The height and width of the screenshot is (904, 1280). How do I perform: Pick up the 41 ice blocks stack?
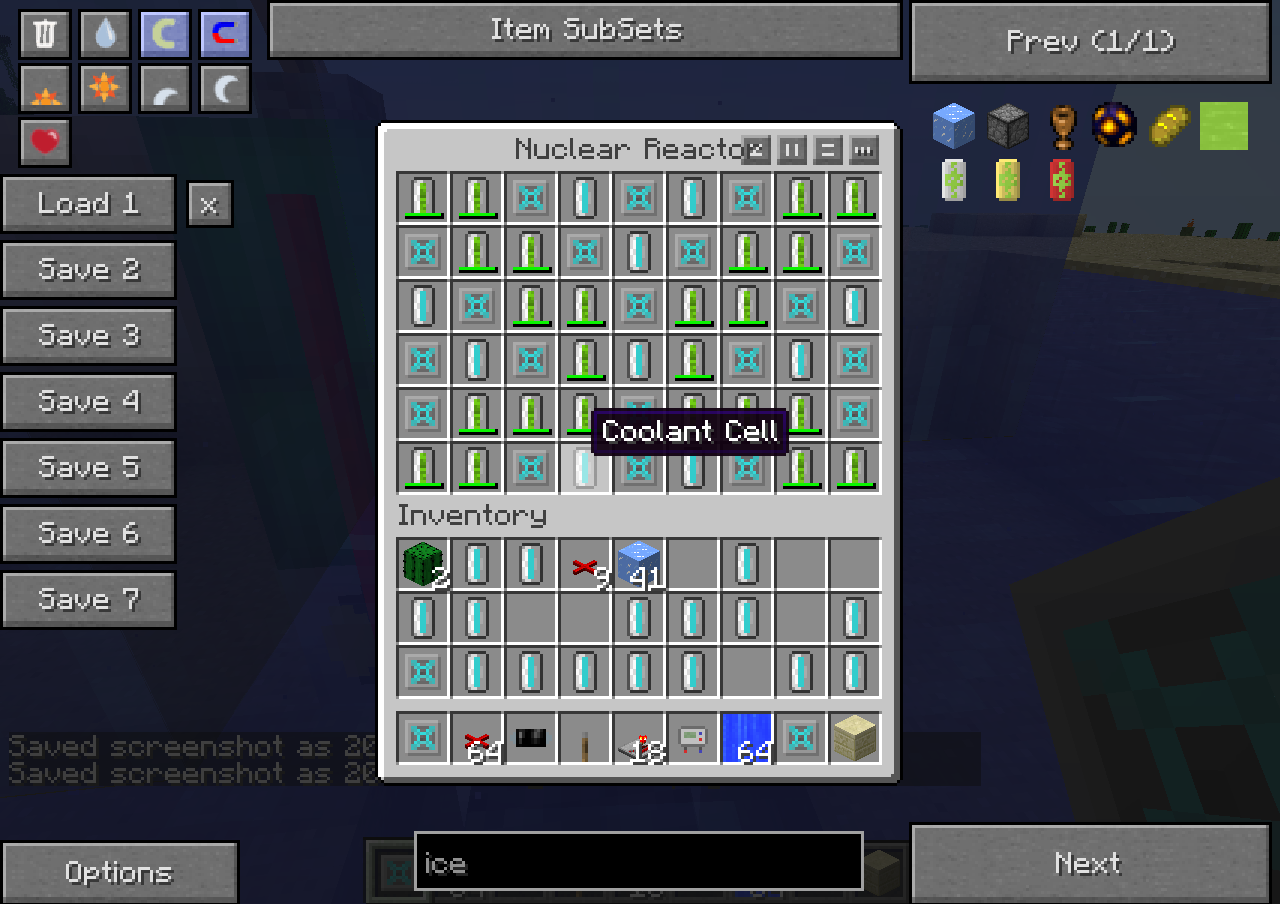(x=639, y=564)
